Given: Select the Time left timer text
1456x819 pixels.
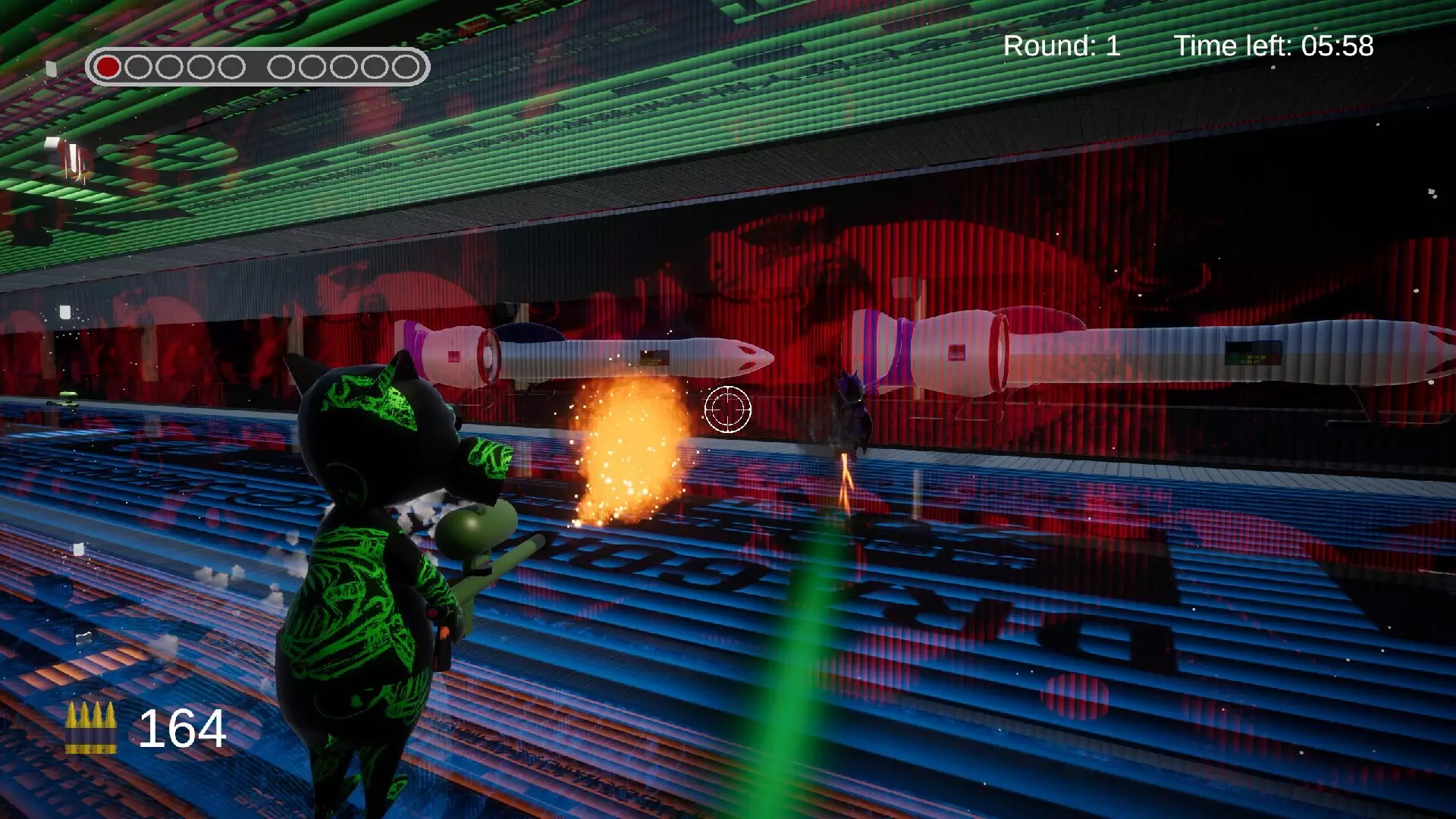Looking at the screenshot, I should click(x=1274, y=45).
